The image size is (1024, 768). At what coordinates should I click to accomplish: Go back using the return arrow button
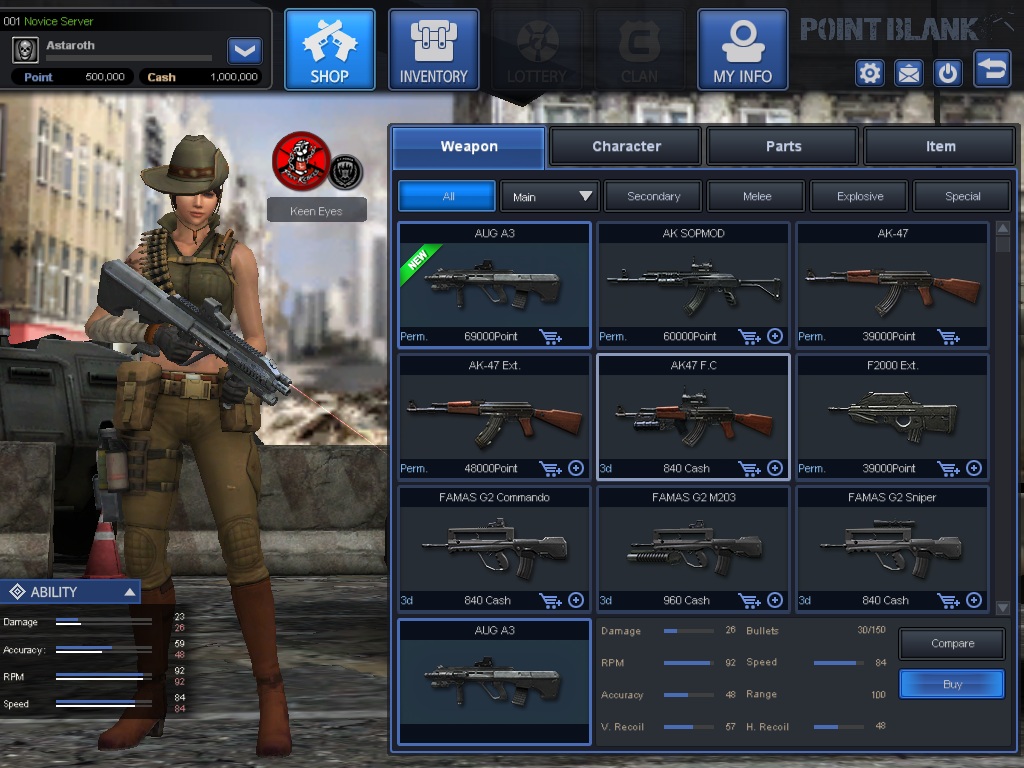click(x=991, y=69)
